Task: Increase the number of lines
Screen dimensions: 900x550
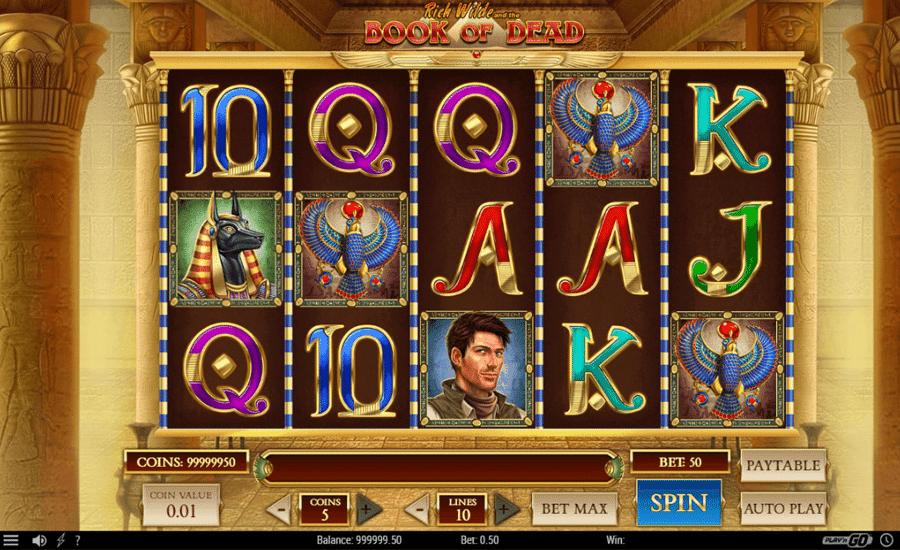Action: coord(505,509)
